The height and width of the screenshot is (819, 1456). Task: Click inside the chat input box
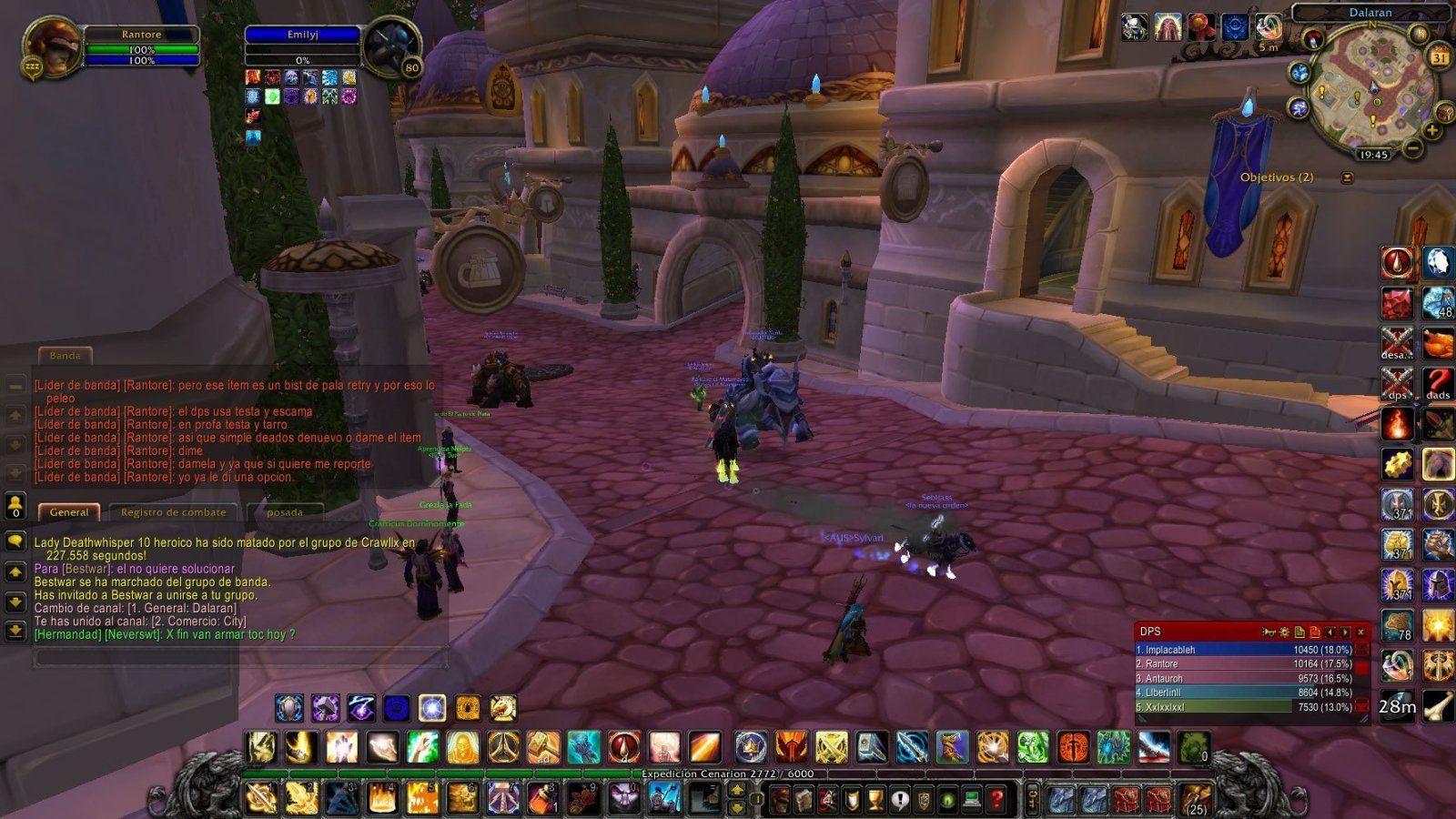click(227, 658)
